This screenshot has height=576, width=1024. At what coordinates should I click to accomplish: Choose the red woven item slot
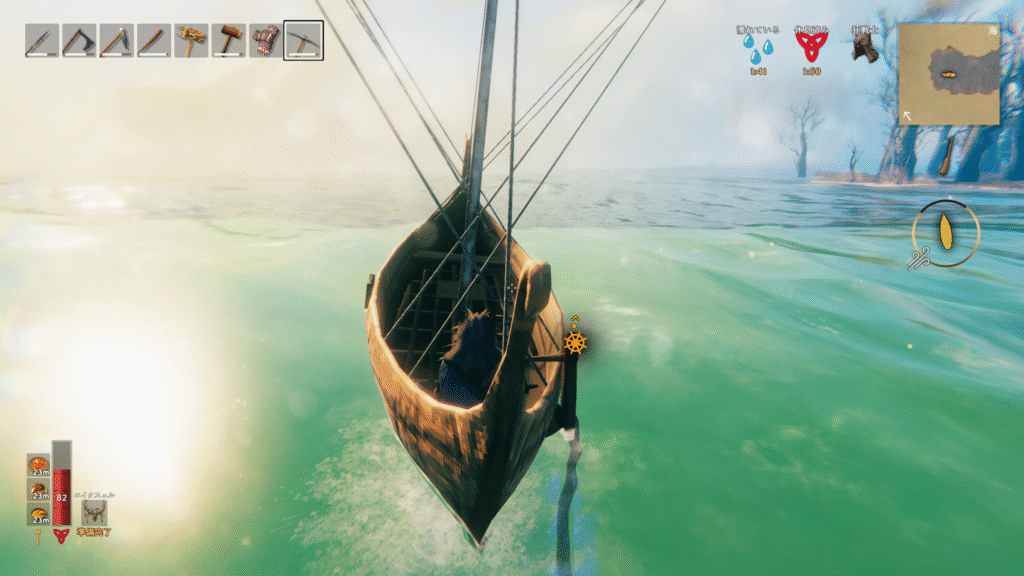pyautogui.click(x=266, y=41)
